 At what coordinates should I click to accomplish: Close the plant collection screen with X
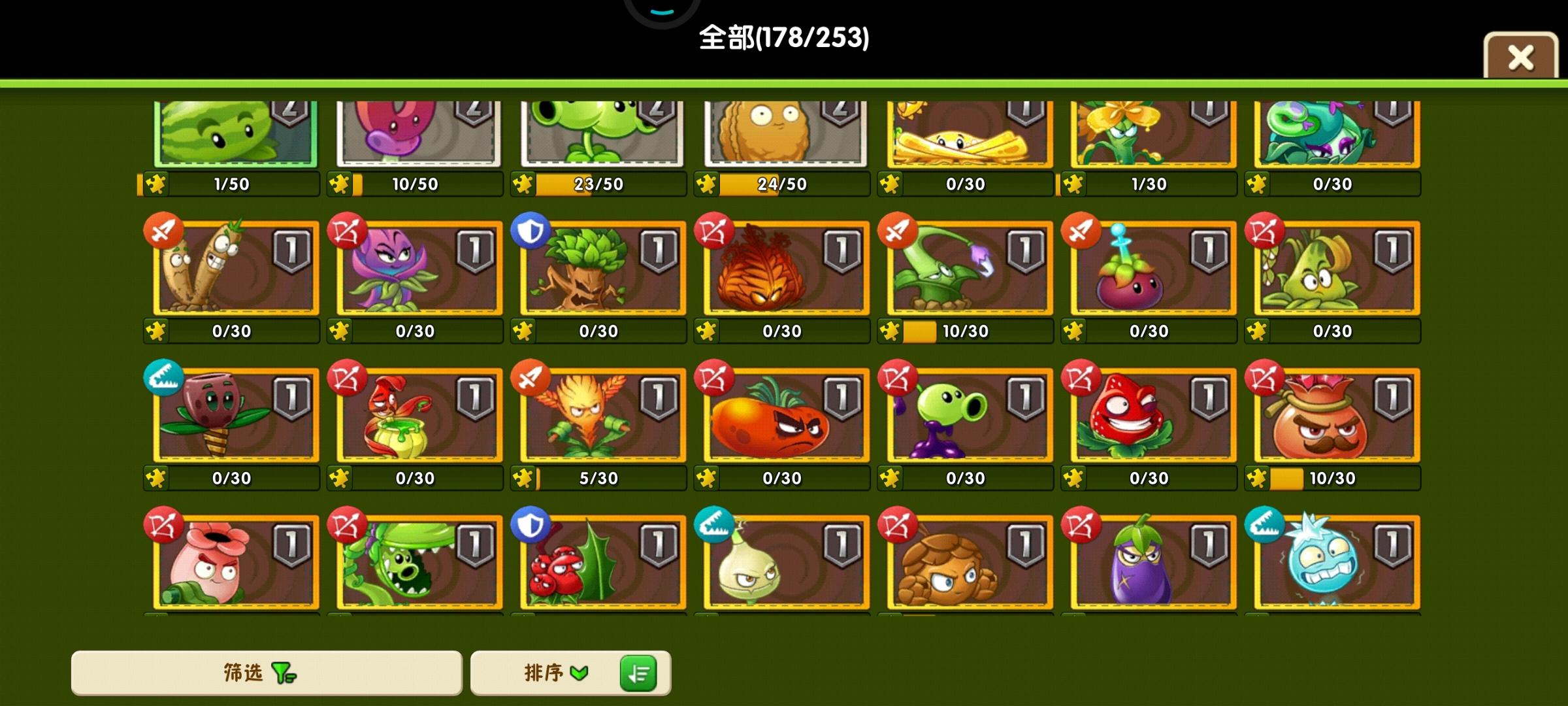[x=1520, y=56]
